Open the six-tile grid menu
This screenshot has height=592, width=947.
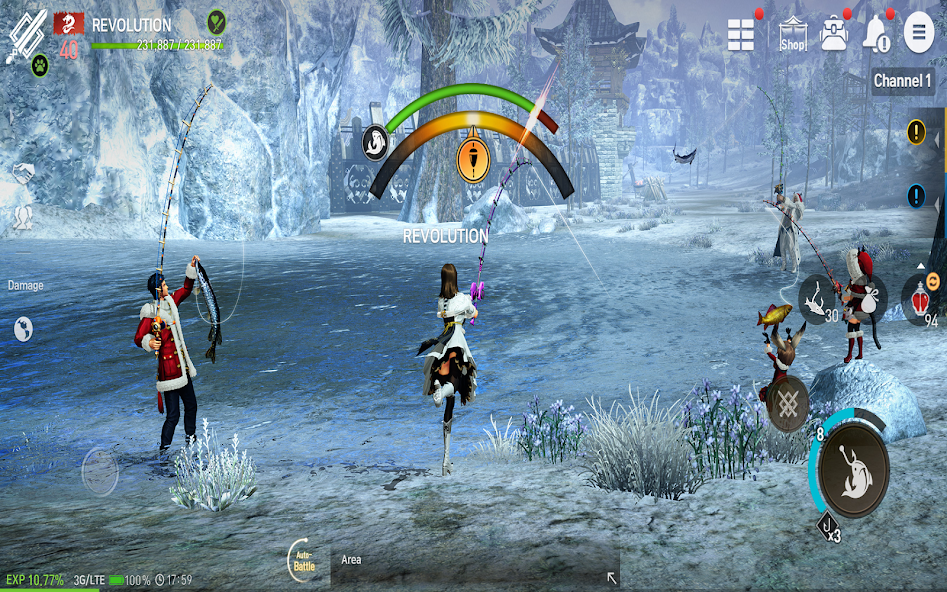tap(741, 35)
